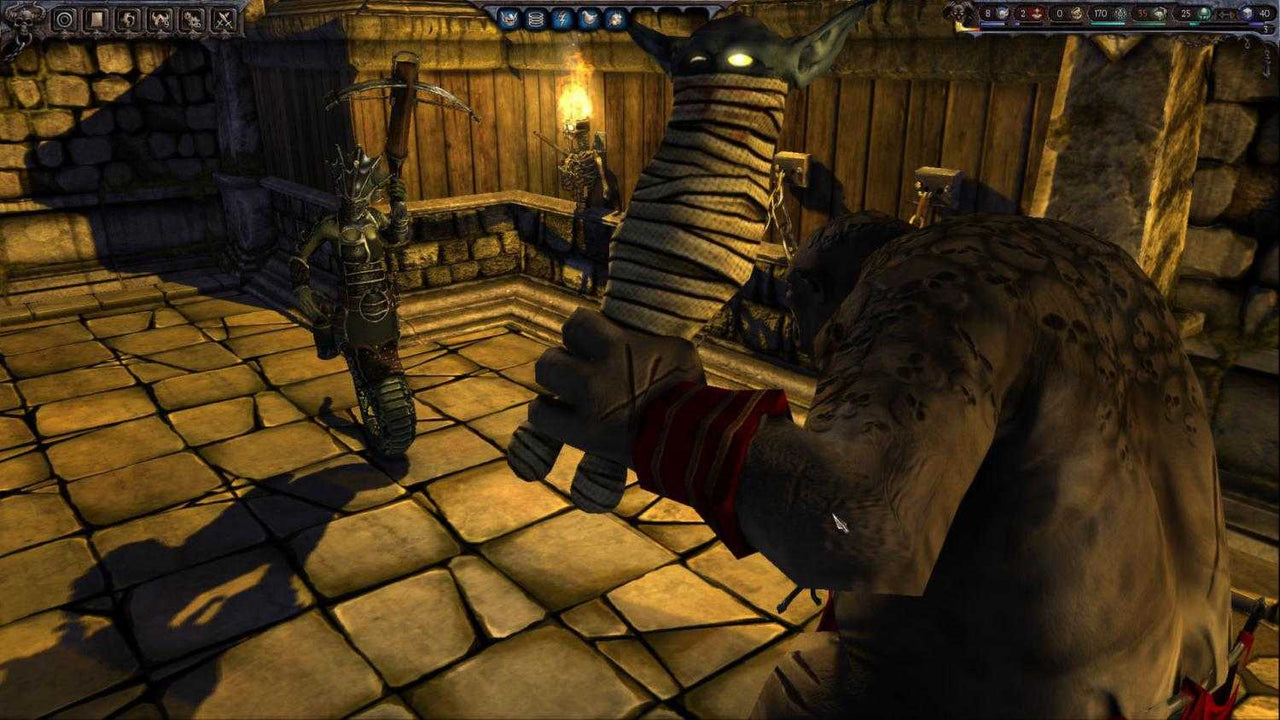
Task: Select the gargoyle skull tool icon
Action: click(160, 18)
